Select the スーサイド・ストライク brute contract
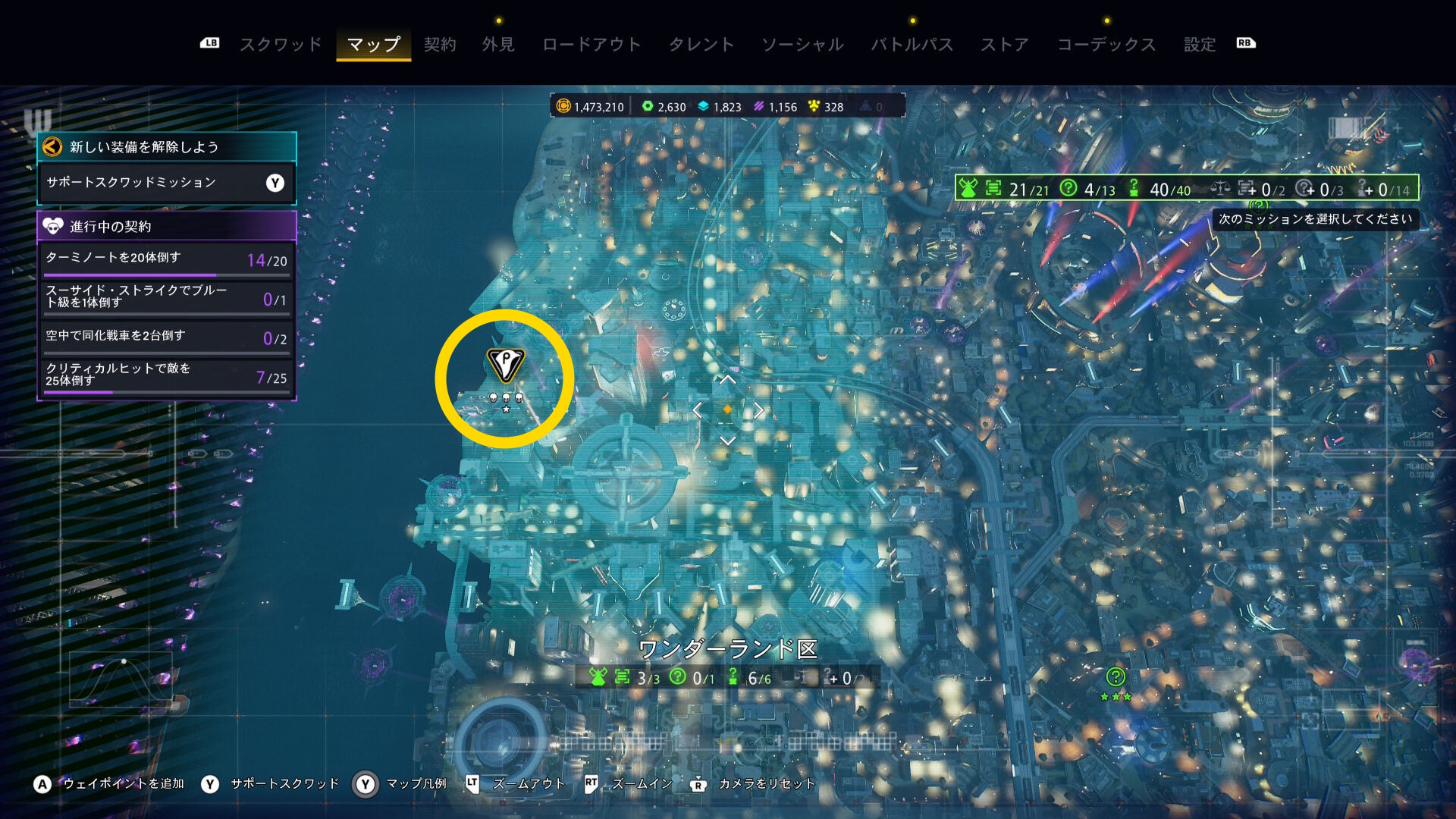Screen dimensions: 1456x819 (166, 297)
